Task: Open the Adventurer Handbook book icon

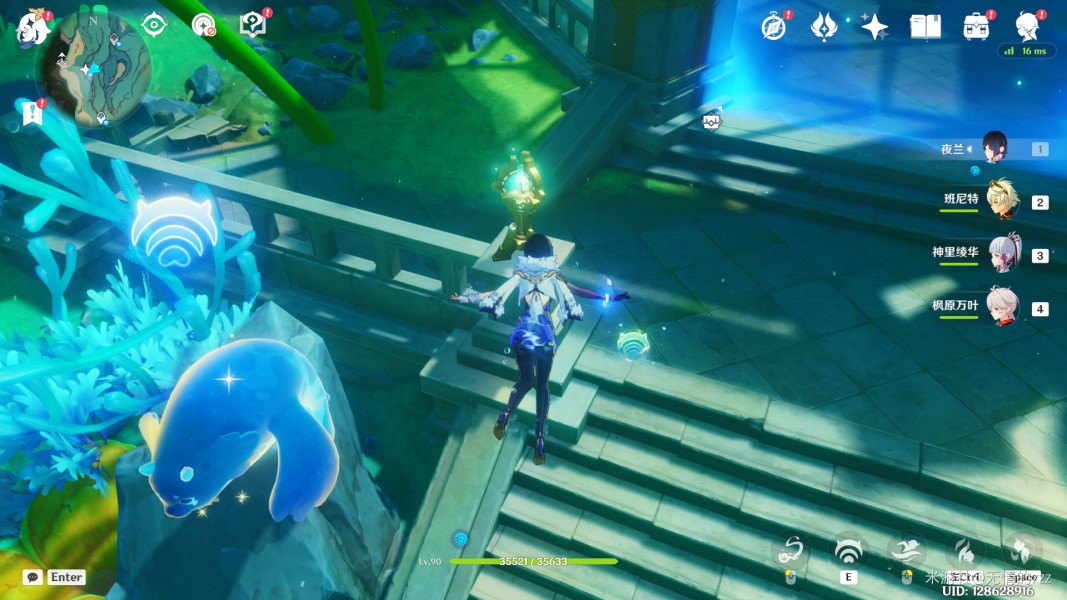Action: [x=925, y=26]
